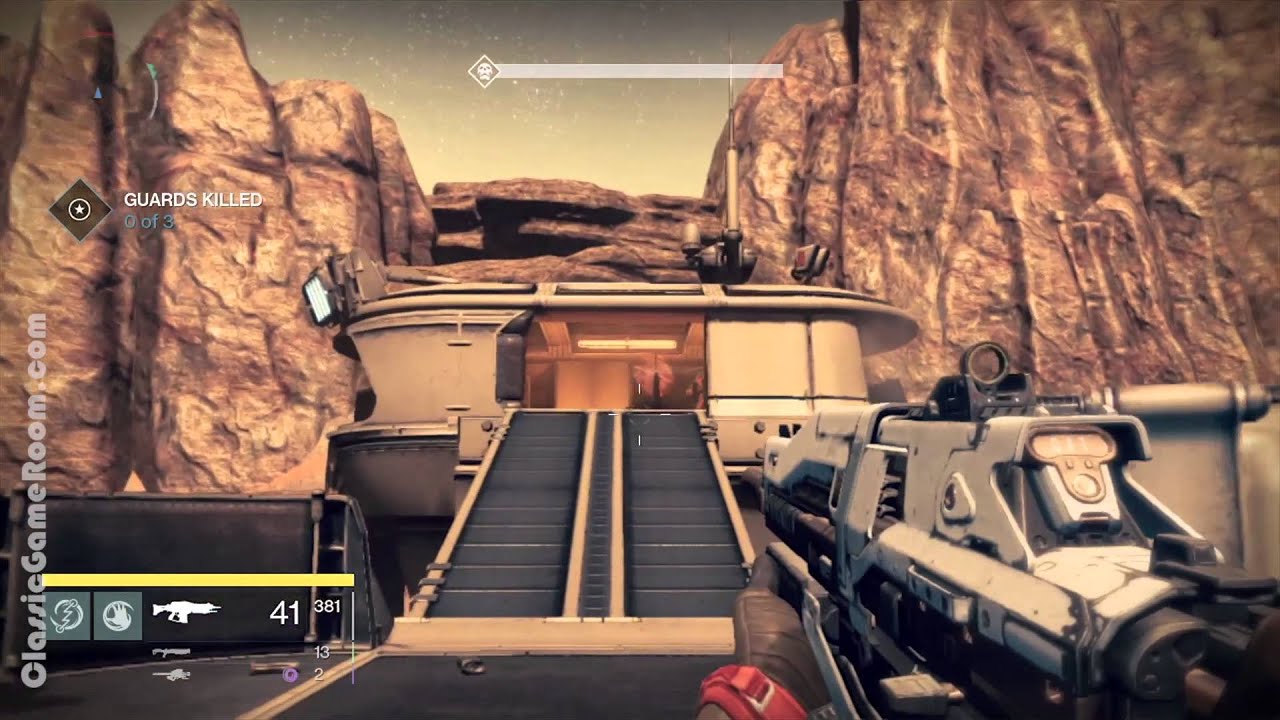Activate the hand melee ability icon
Image resolution: width=1280 pixels, height=720 pixels.
pyautogui.click(x=118, y=615)
